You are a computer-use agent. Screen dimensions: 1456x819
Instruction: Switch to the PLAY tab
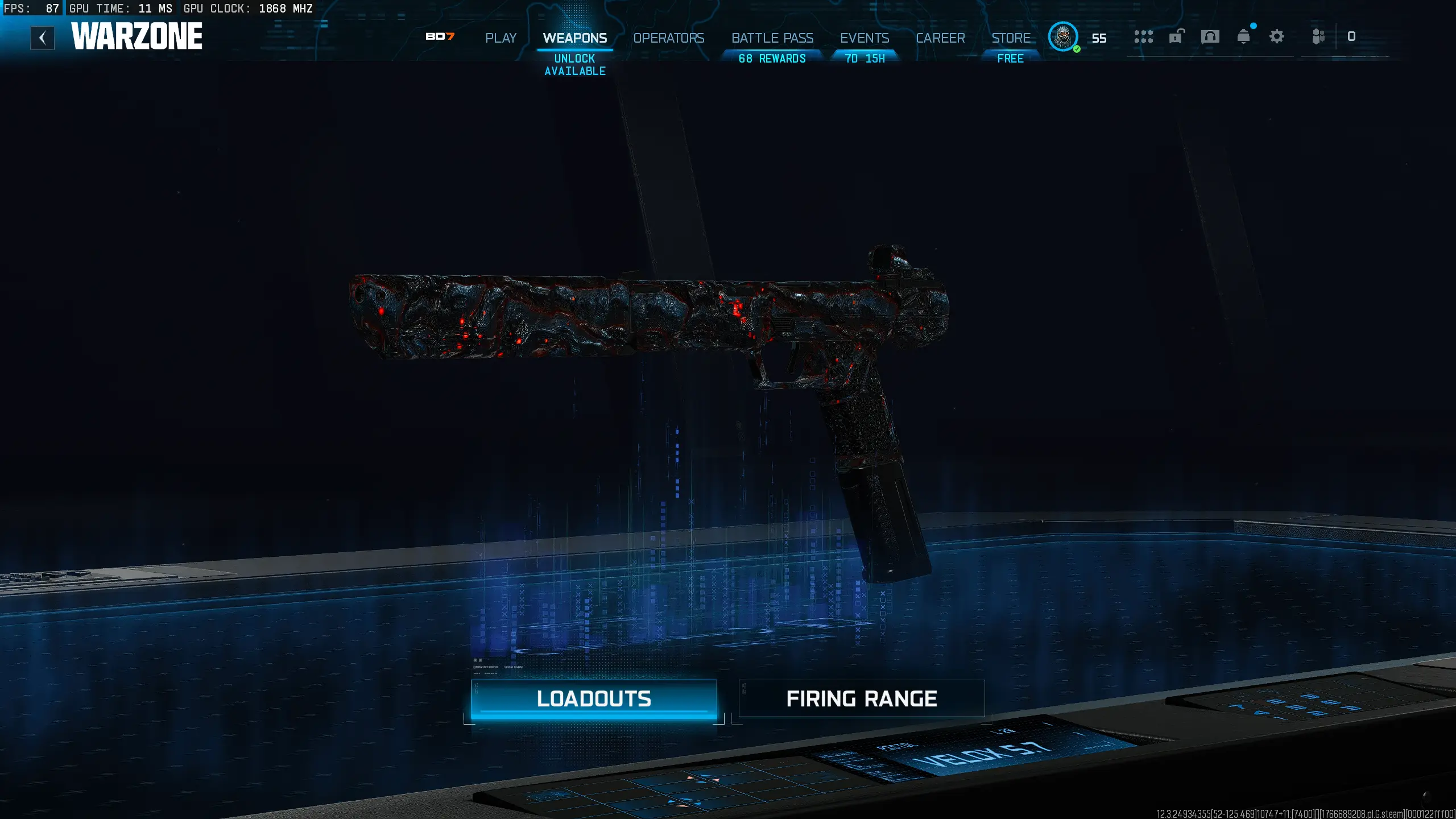pos(500,38)
